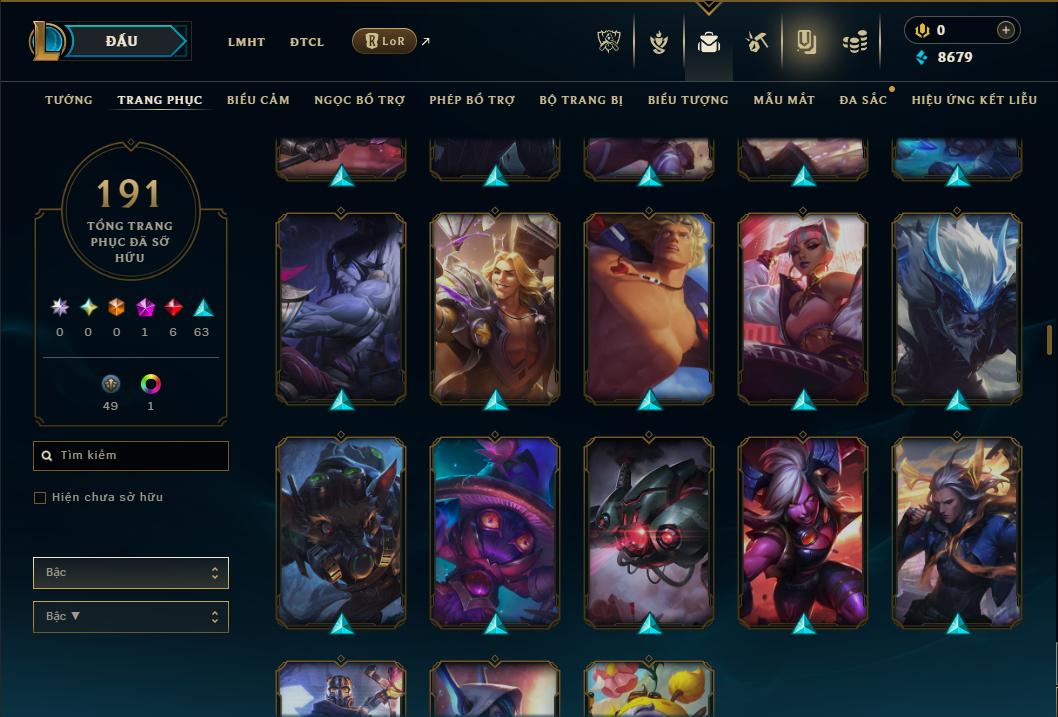1058x717 pixels.
Task: Select the BIỂU TƯỢNG tab
Action: pyautogui.click(x=688, y=100)
